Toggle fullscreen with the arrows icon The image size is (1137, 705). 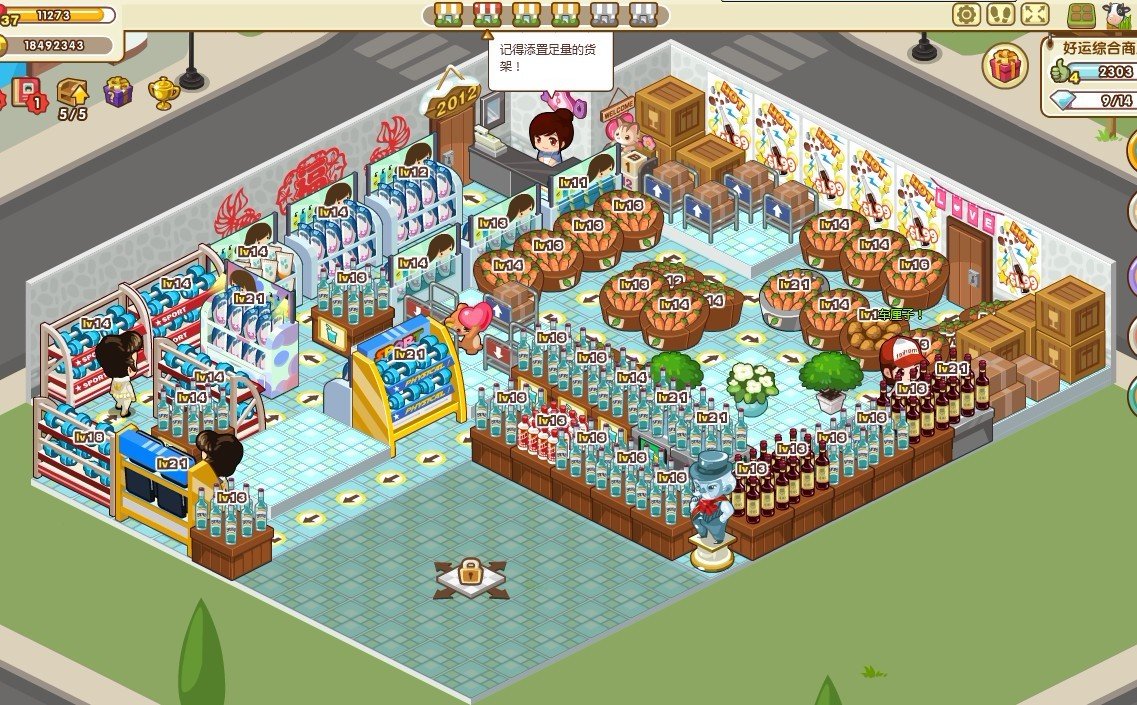coord(1035,14)
